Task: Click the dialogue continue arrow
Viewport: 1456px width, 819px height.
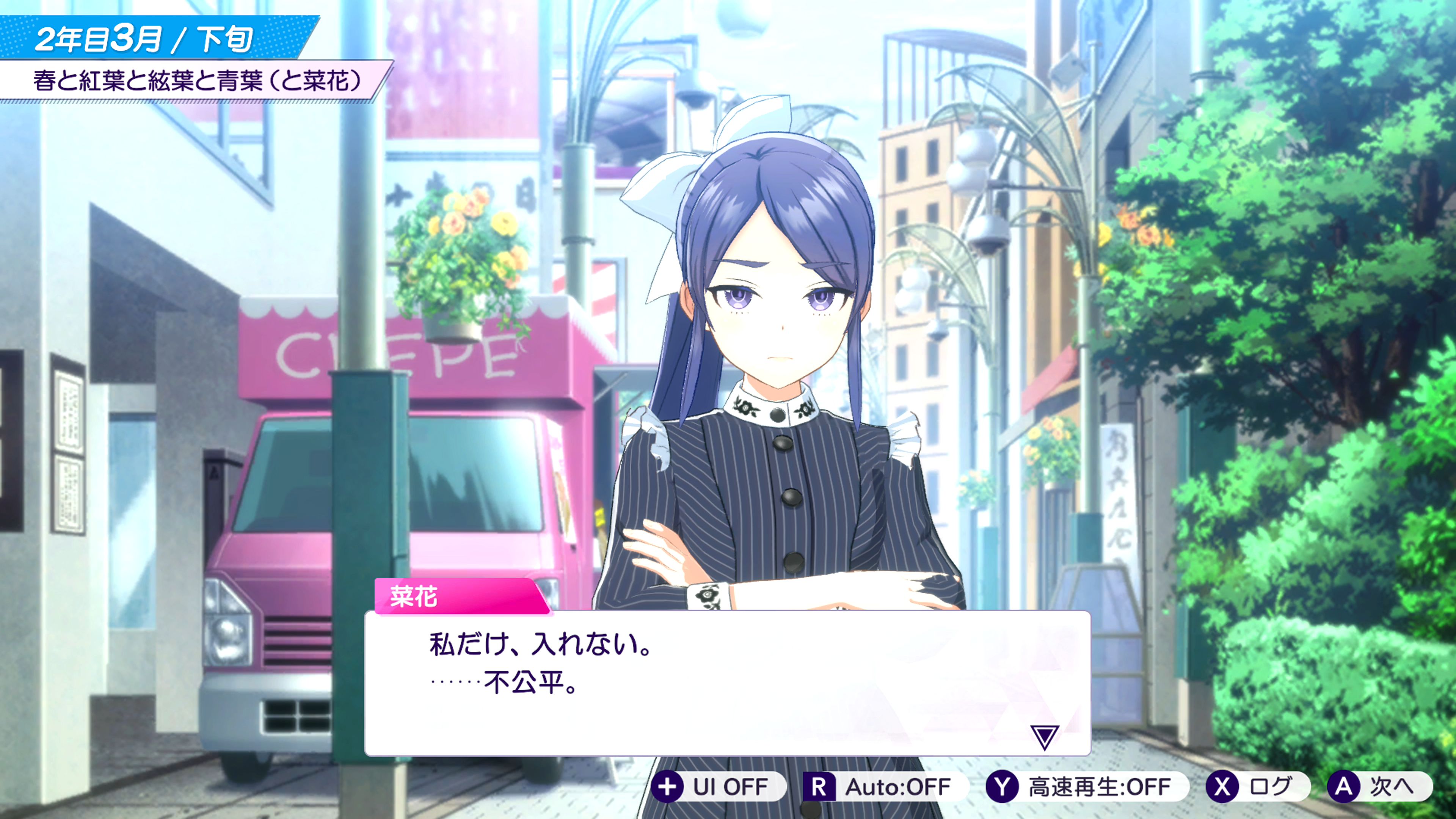Action: coord(1043,737)
